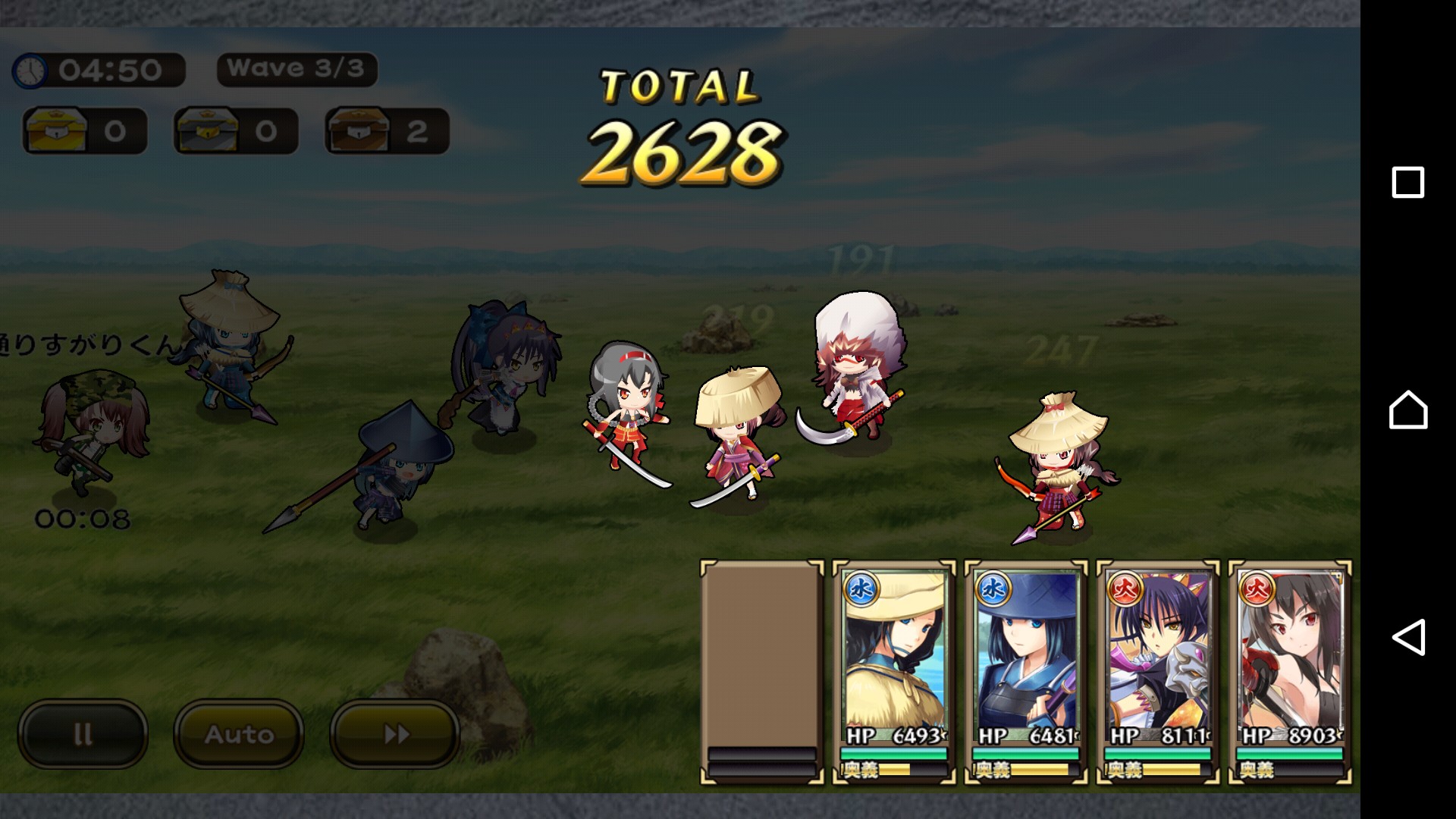This screenshot has height=819, width=1456.
Task: Activate the fast-forward speed button
Action: (395, 733)
